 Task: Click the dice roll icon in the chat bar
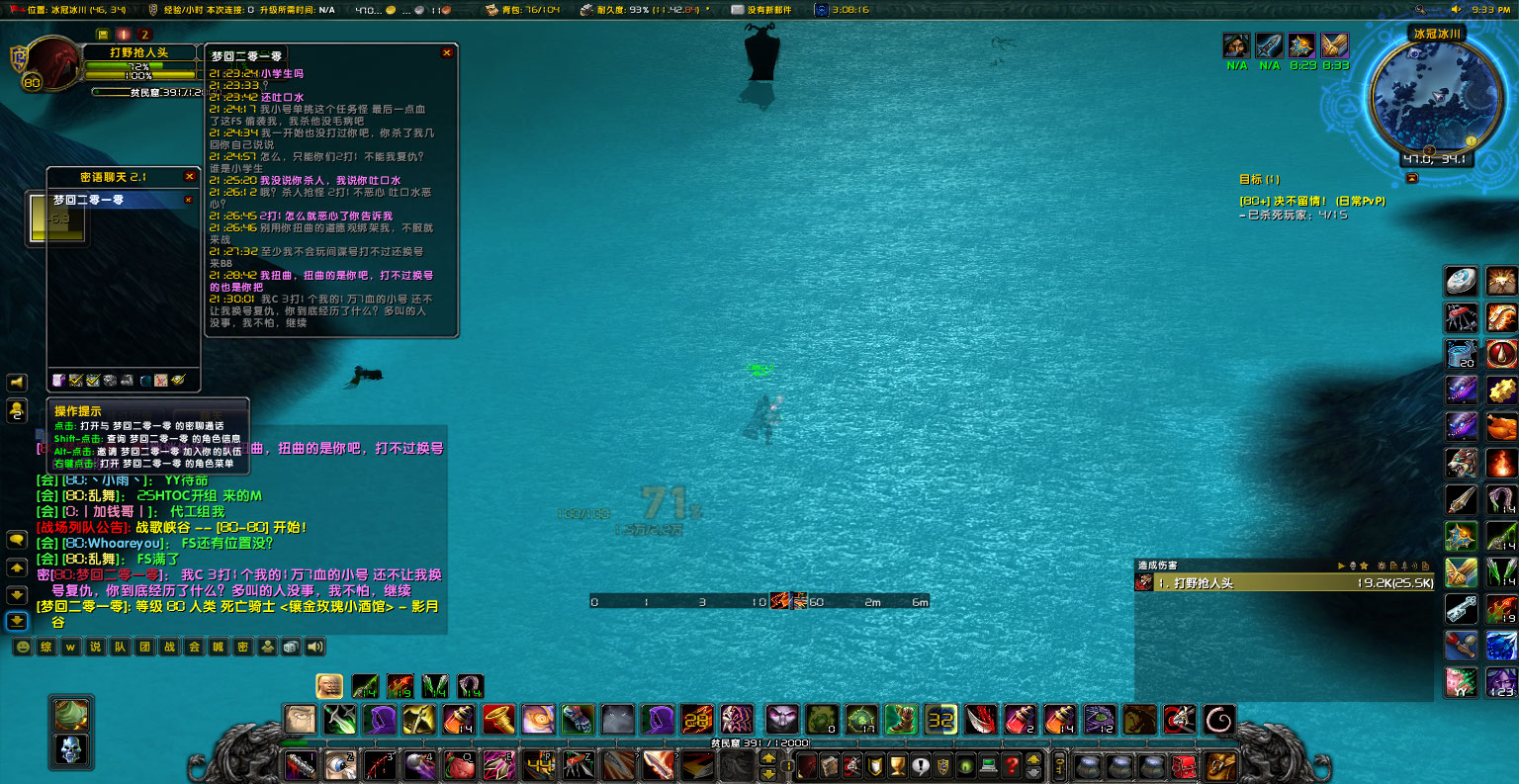291,647
